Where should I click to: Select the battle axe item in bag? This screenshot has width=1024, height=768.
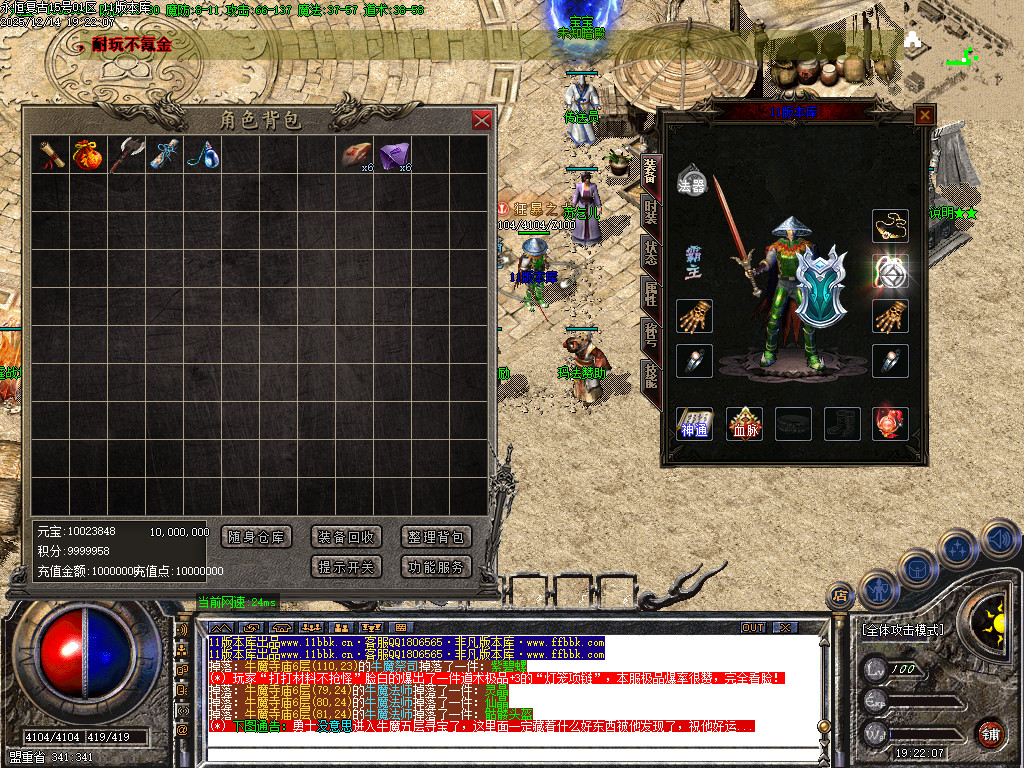click(x=126, y=154)
